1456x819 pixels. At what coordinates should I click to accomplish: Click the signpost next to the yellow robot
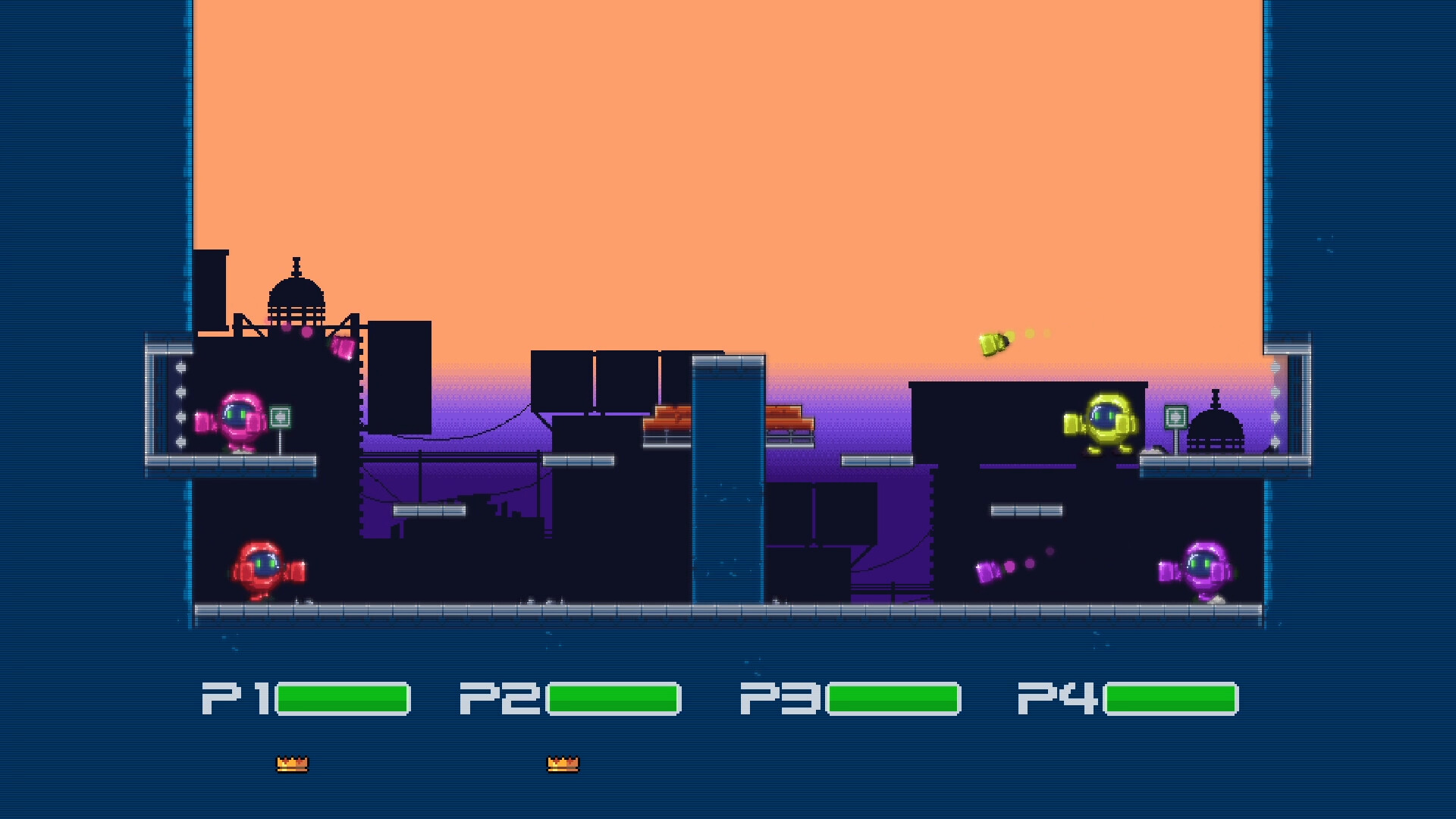click(x=1175, y=416)
